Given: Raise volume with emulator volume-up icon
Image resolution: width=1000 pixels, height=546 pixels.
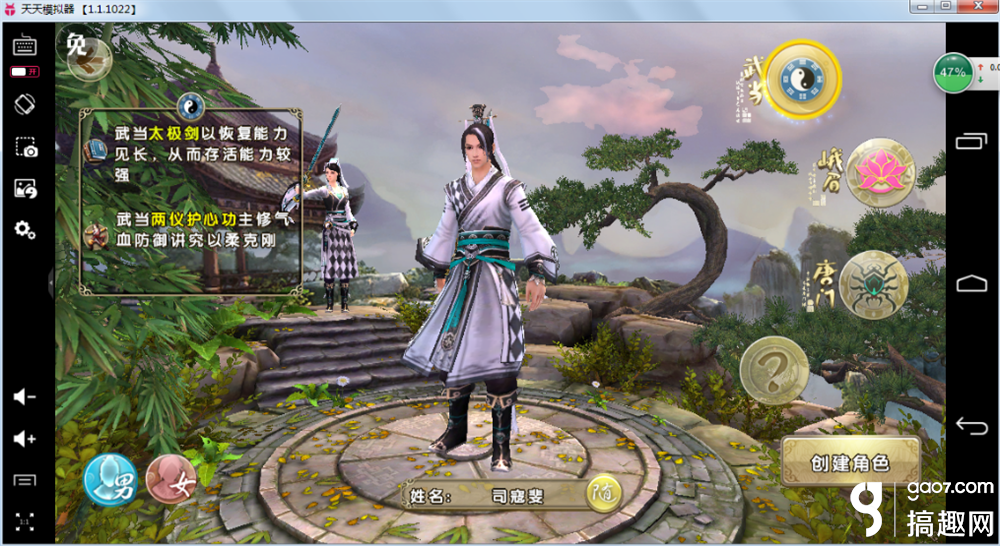Looking at the screenshot, I should 25,438.
